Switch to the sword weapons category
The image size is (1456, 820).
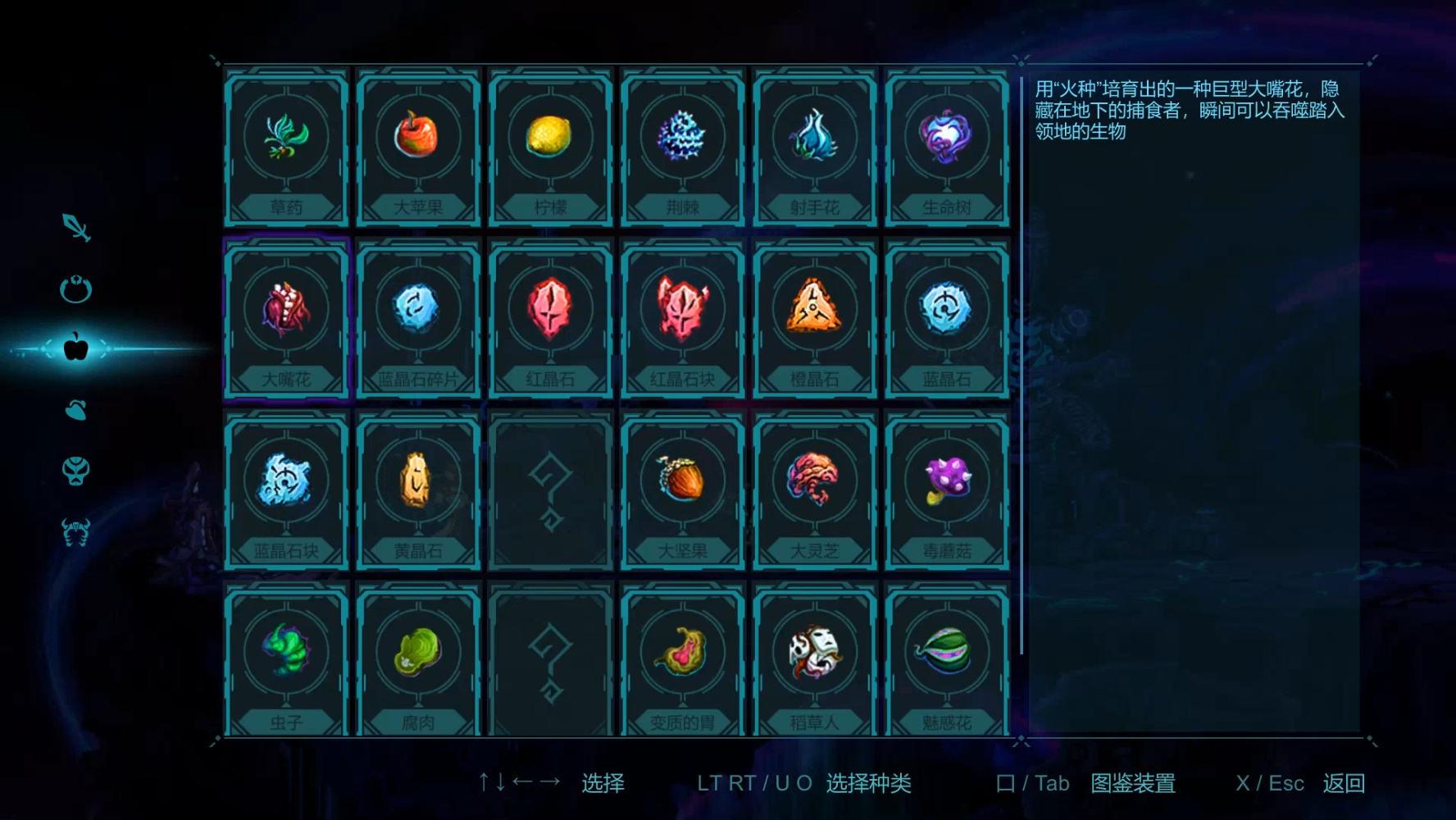click(x=76, y=227)
